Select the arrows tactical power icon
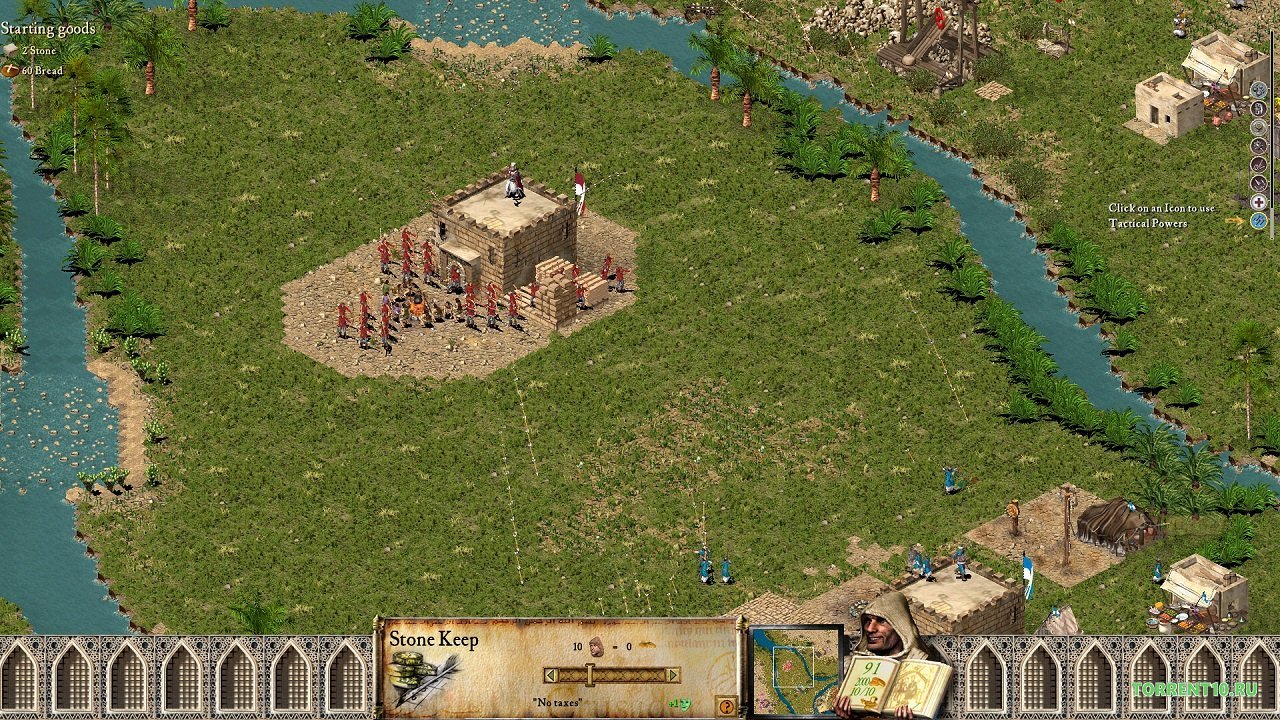This screenshot has height=720, width=1280. coord(1258,182)
